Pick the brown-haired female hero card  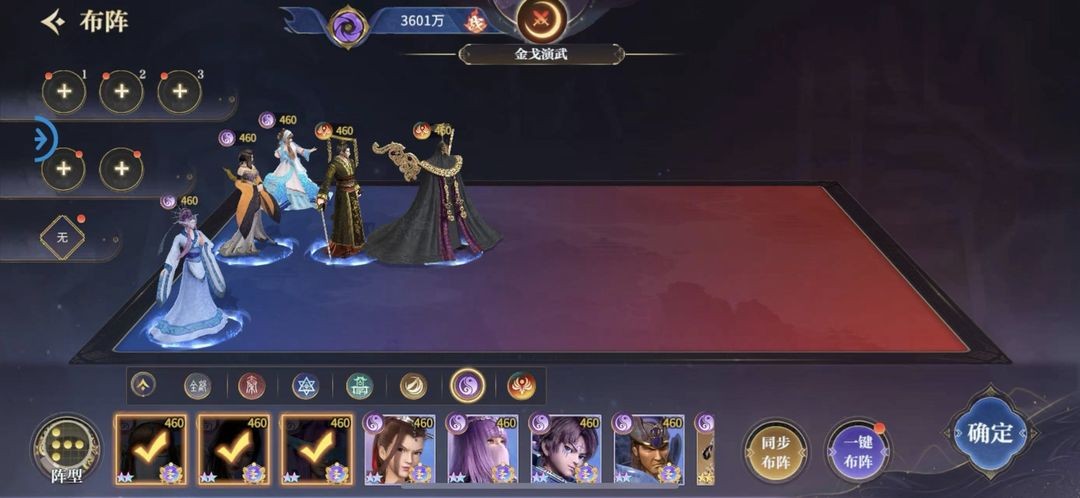coord(400,450)
